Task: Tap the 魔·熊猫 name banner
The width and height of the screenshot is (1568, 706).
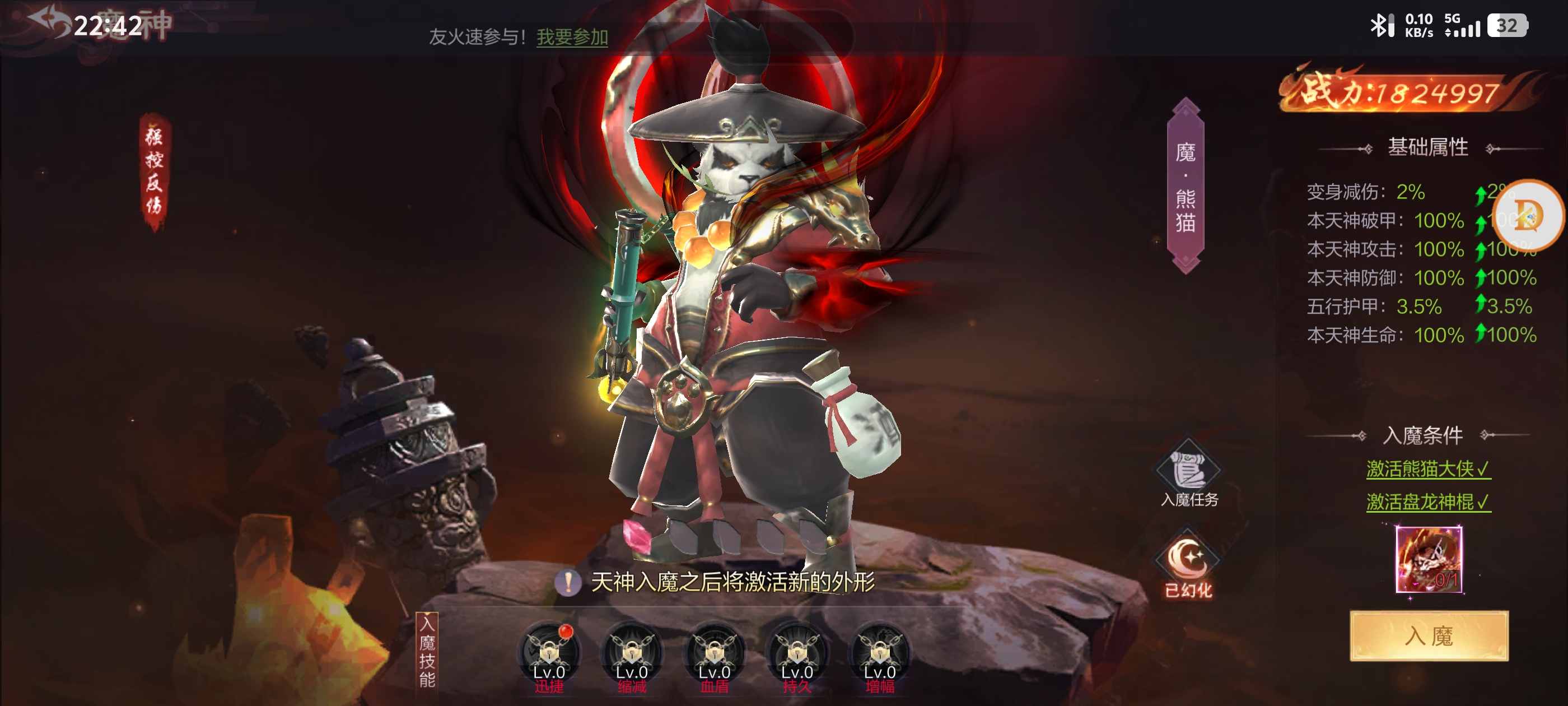Action: pyautogui.click(x=1185, y=186)
